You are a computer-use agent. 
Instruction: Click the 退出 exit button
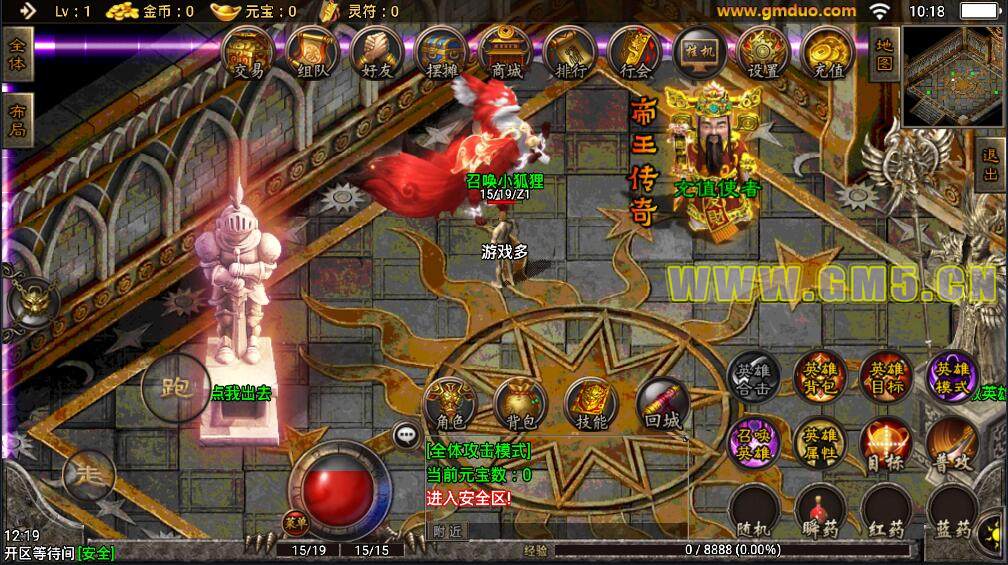click(x=990, y=167)
